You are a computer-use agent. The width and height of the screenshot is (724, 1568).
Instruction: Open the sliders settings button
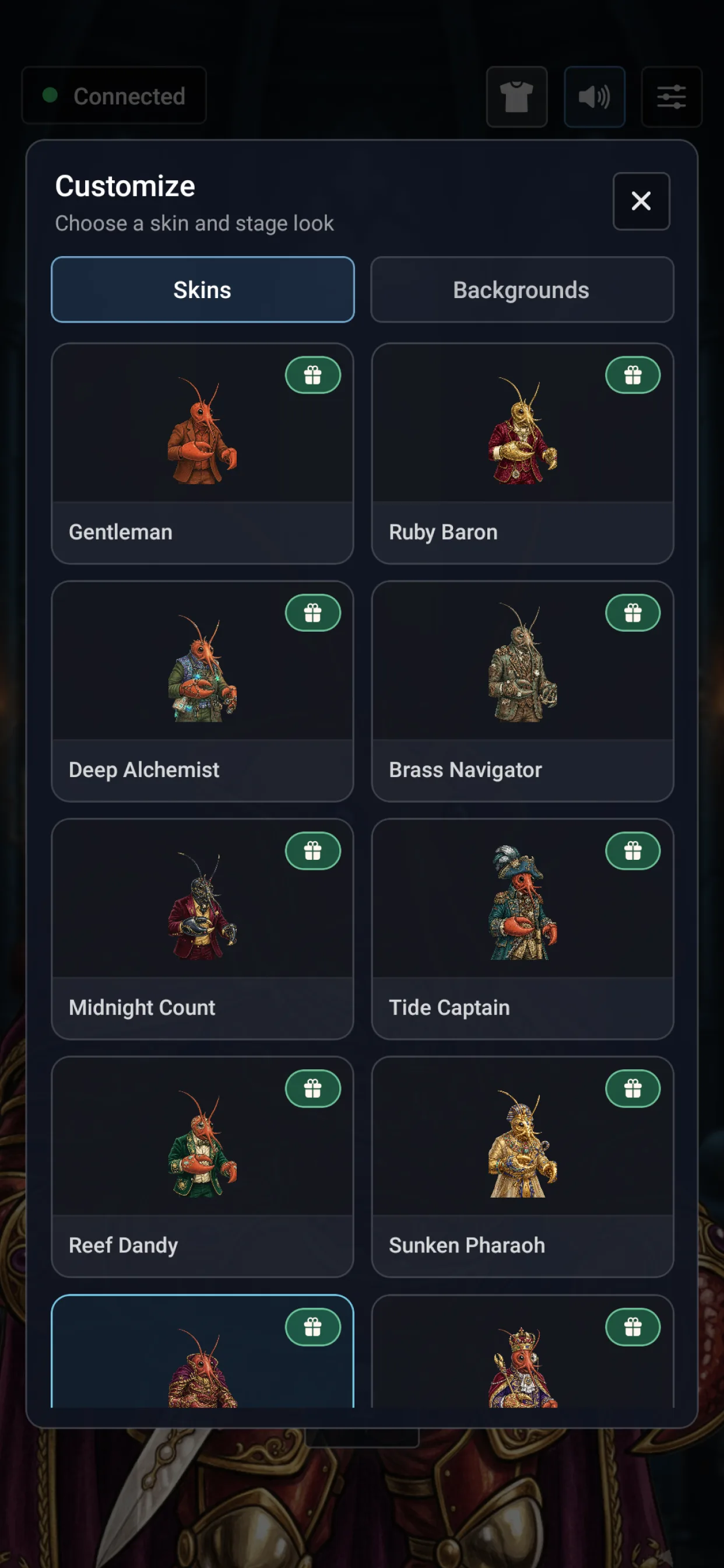[671, 97]
